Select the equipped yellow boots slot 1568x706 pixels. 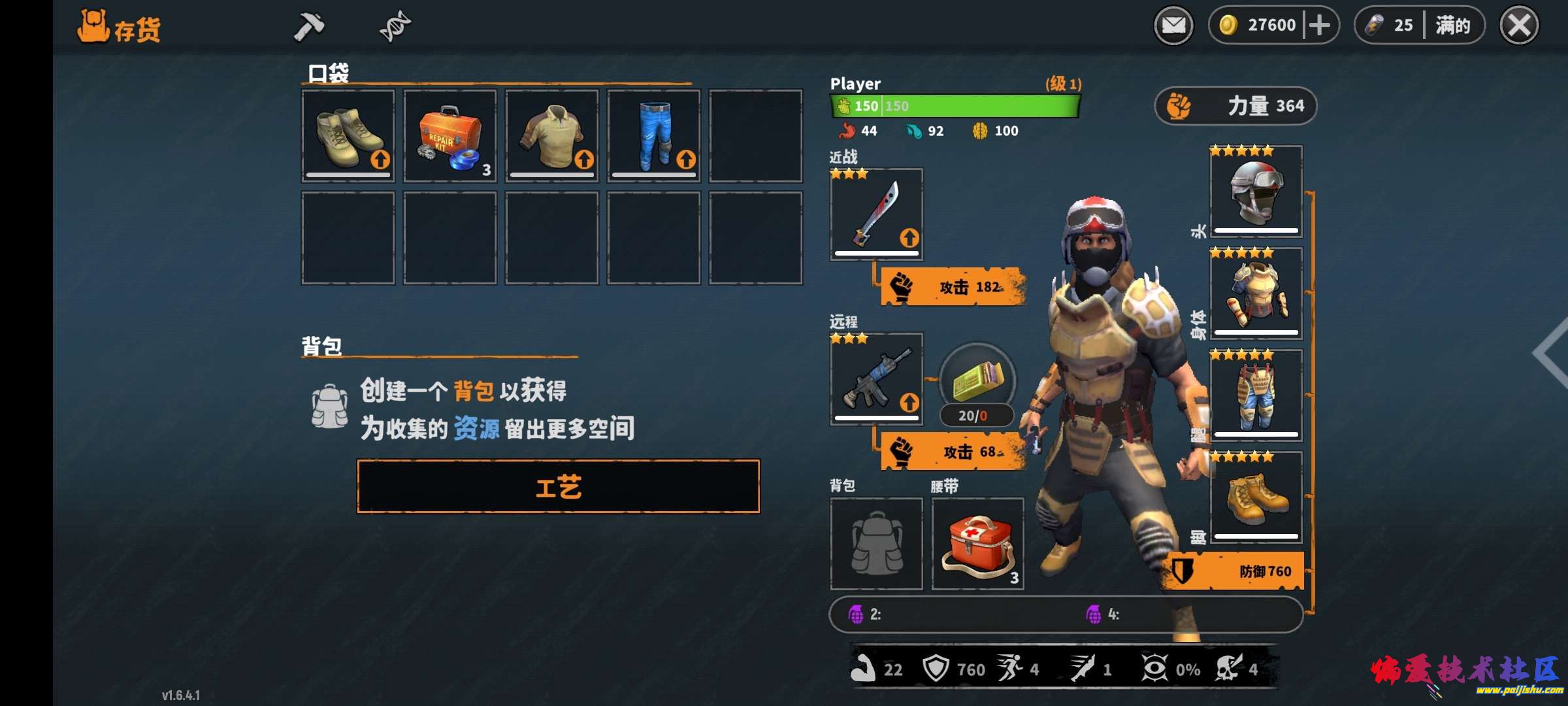(1256, 497)
